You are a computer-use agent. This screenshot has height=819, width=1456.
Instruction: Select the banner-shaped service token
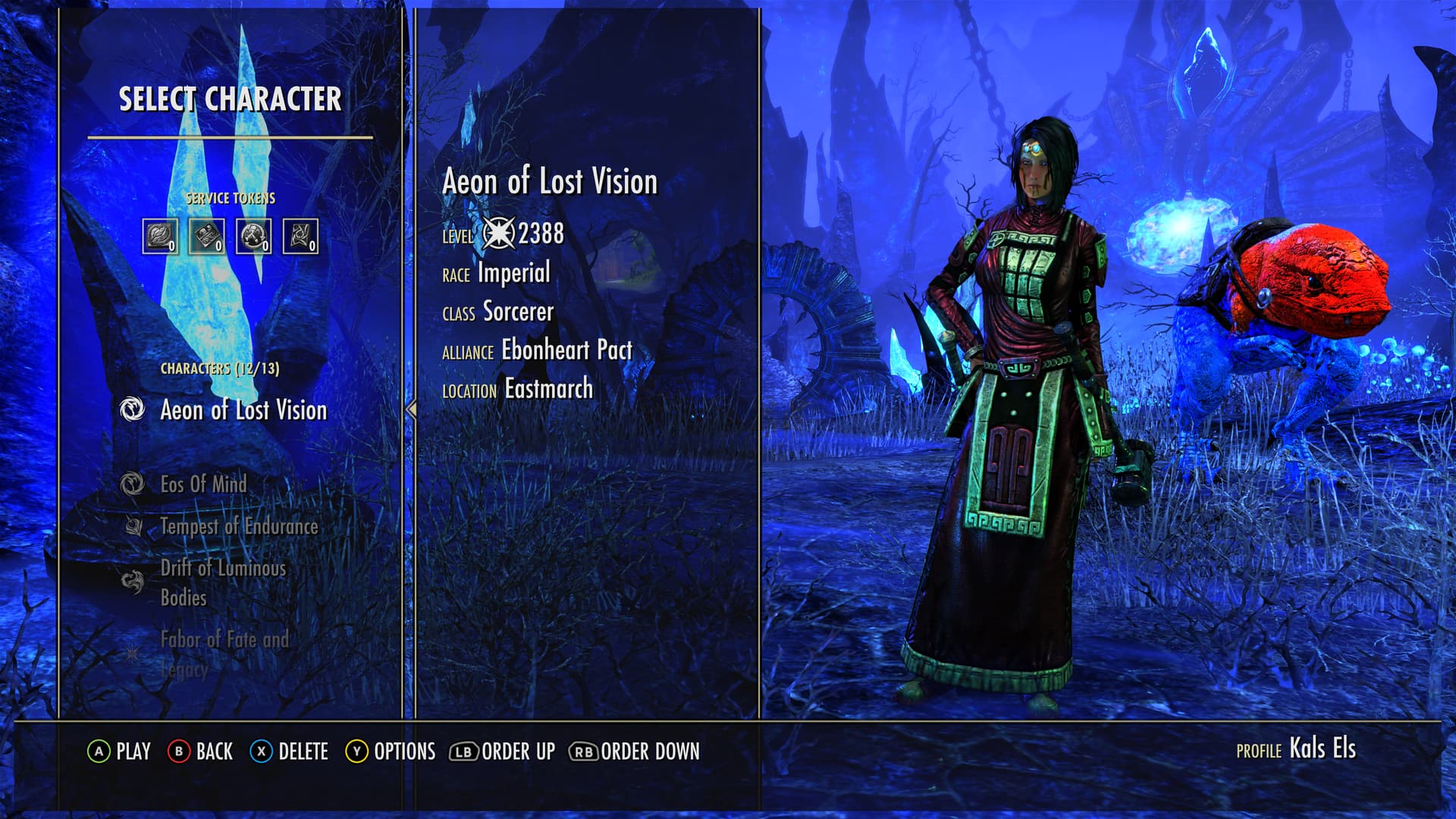coord(300,237)
